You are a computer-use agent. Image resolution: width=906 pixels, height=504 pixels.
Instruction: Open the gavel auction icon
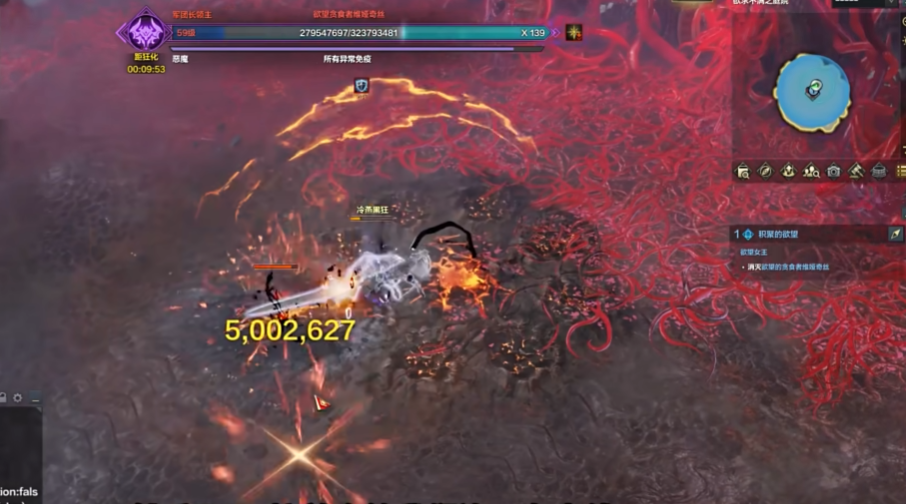[857, 171]
